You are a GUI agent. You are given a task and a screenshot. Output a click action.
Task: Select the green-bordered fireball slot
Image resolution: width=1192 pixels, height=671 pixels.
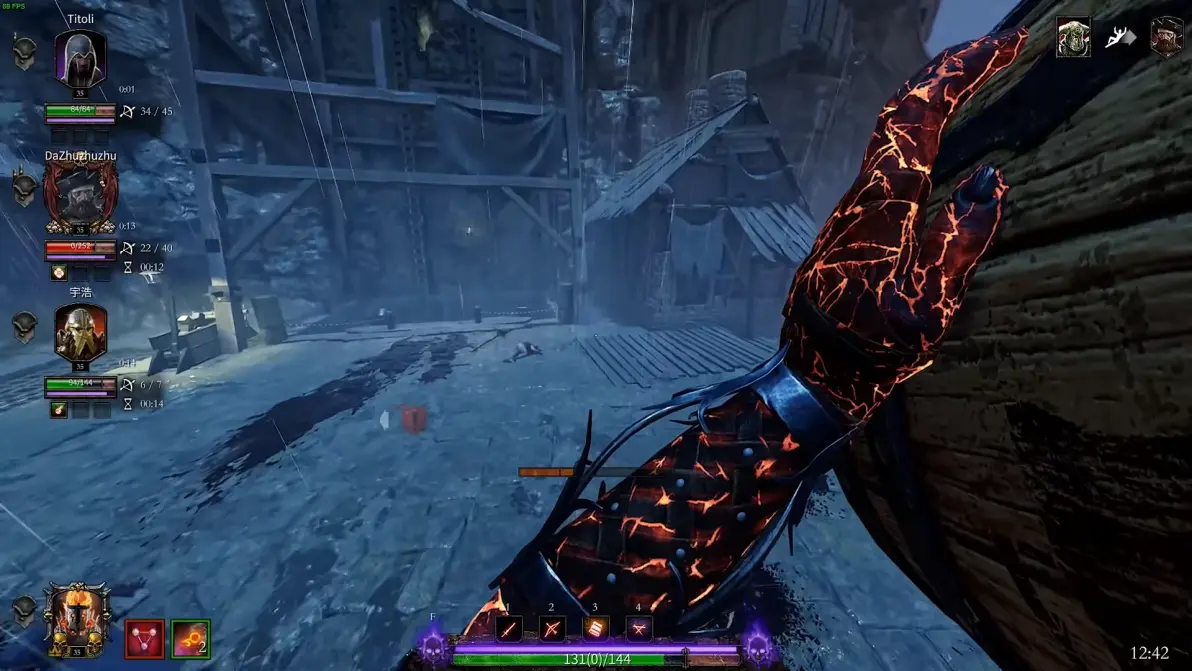pos(190,639)
